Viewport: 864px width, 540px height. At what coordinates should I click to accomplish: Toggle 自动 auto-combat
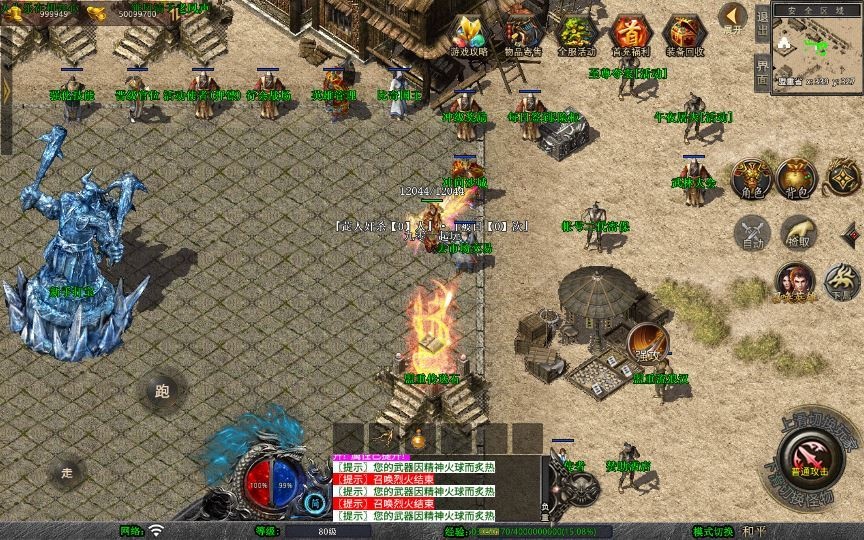pos(750,232)
